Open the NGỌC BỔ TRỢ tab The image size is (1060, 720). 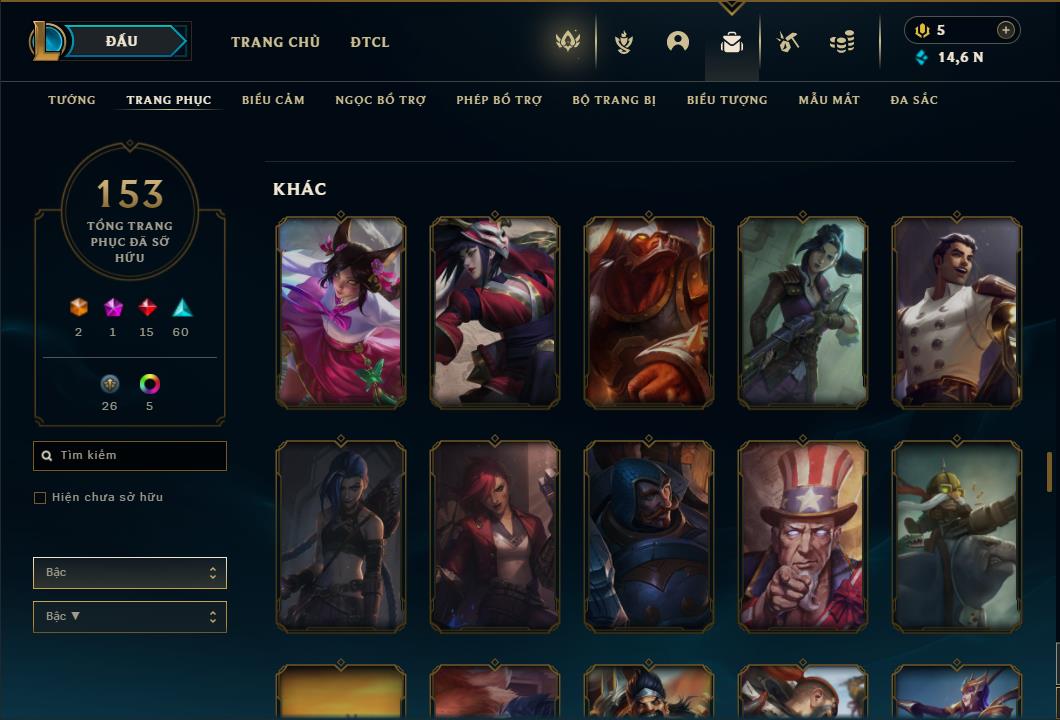point(380,100)
